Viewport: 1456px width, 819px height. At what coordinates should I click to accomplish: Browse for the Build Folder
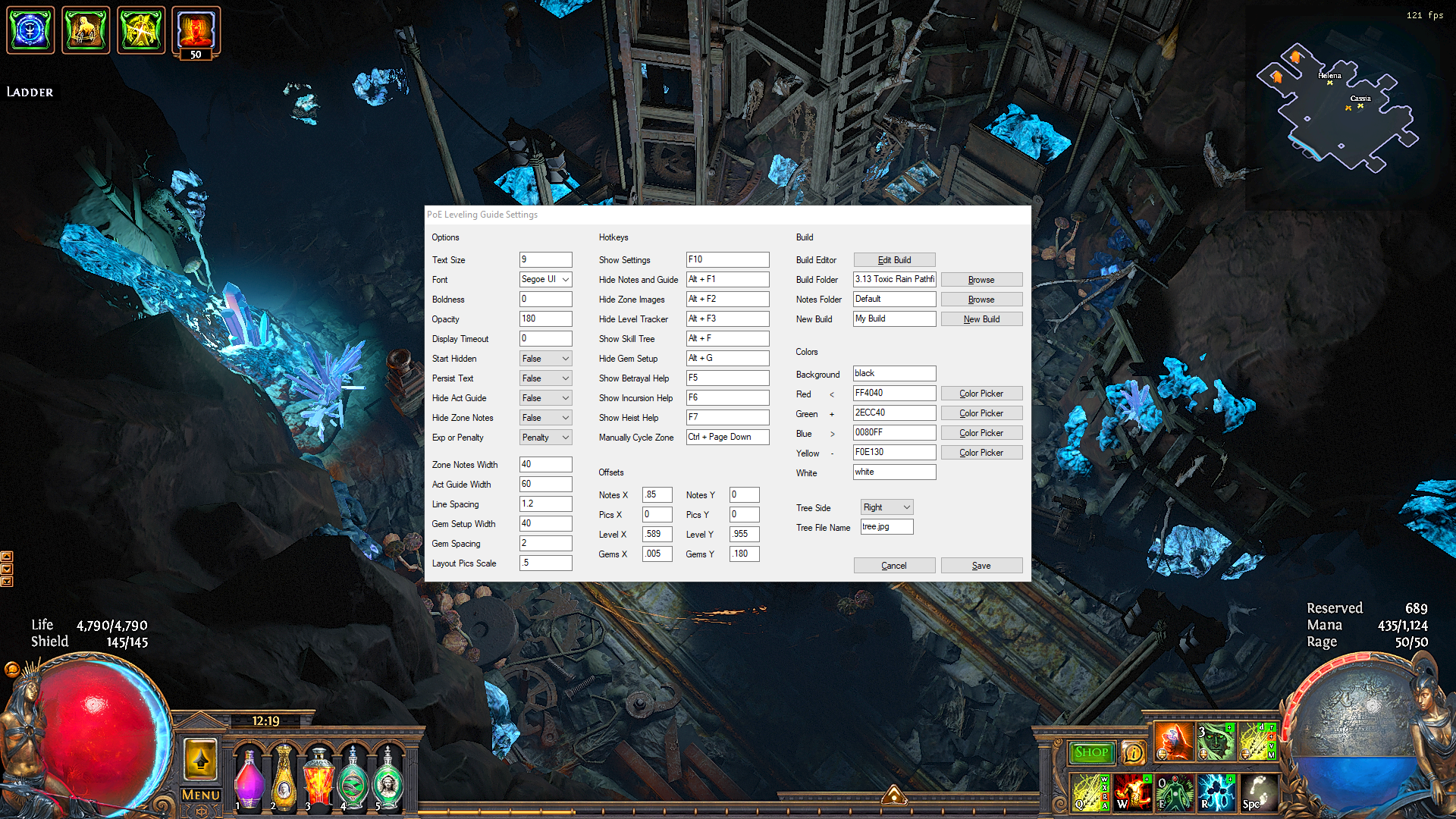click(x=981, y=280)
